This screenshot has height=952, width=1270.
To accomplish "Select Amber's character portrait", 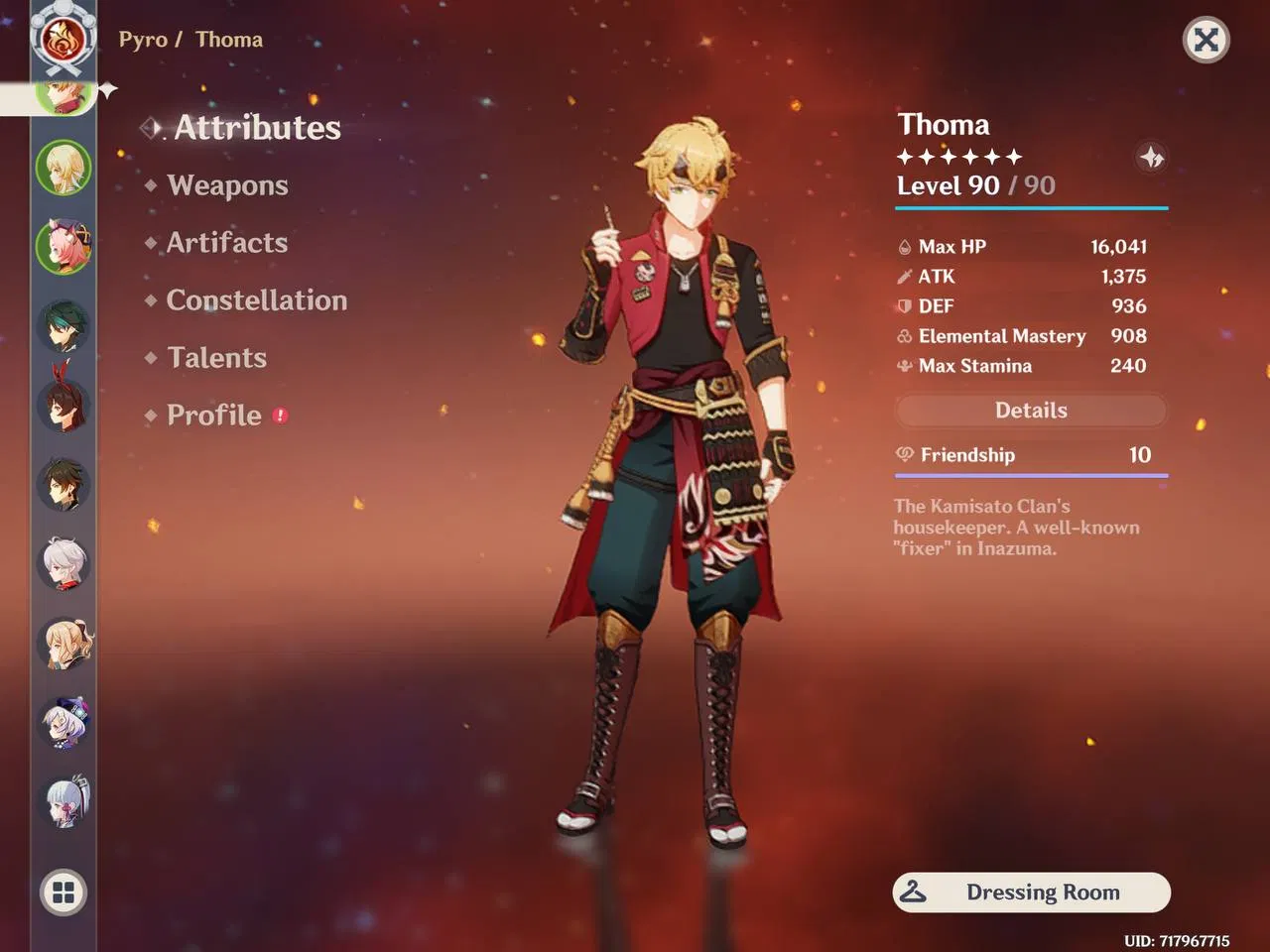I will click(63, 405).
